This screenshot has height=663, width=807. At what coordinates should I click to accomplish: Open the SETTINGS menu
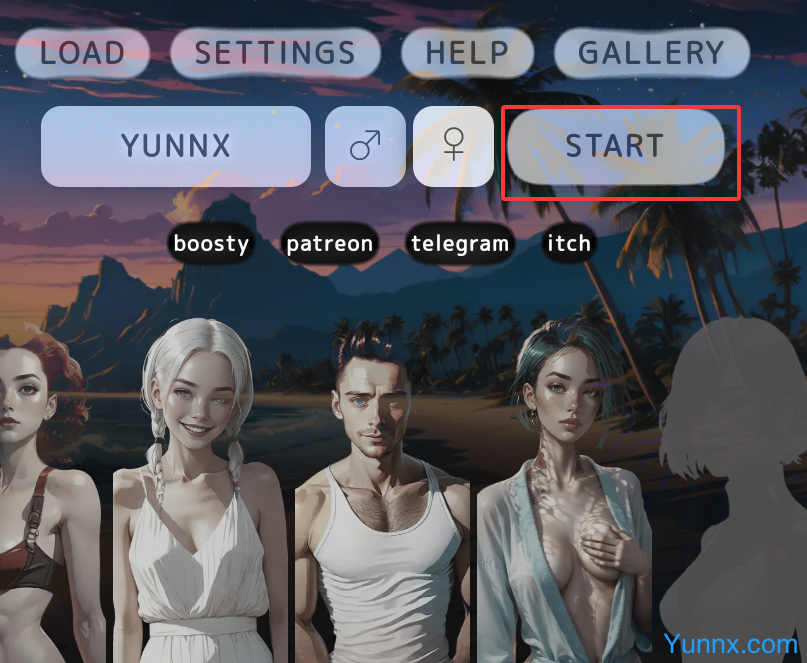tap(275, 53)
